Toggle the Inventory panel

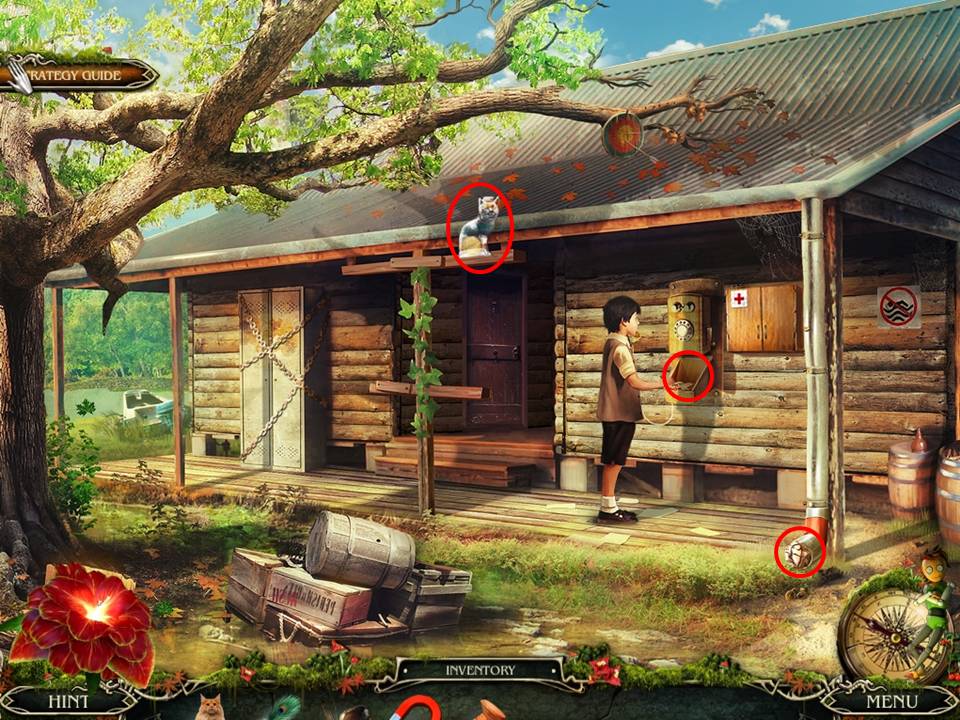(x=480, y=670)
